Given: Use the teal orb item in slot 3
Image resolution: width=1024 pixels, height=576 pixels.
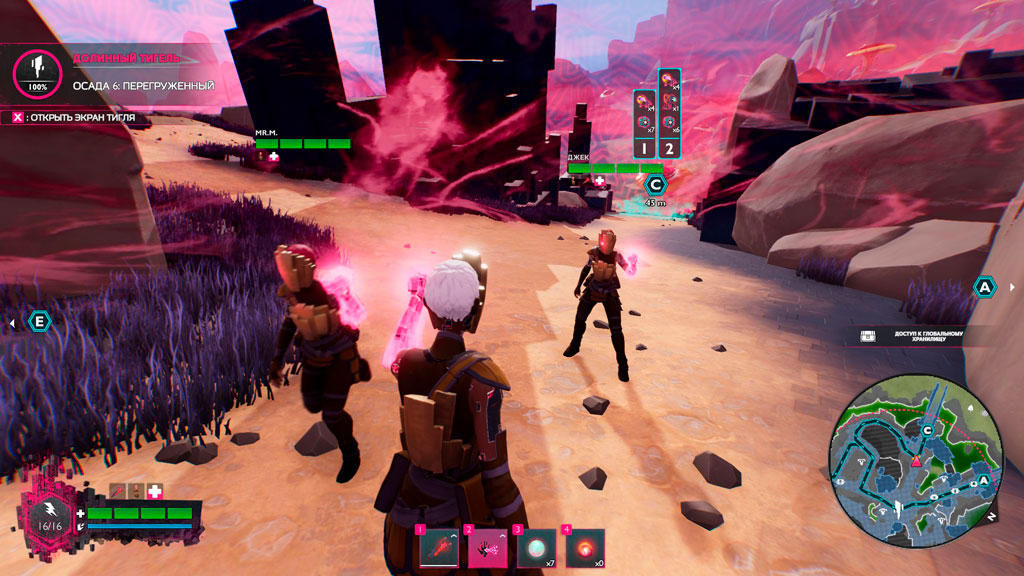Looking at the screenshot, I should click(536, 547).
